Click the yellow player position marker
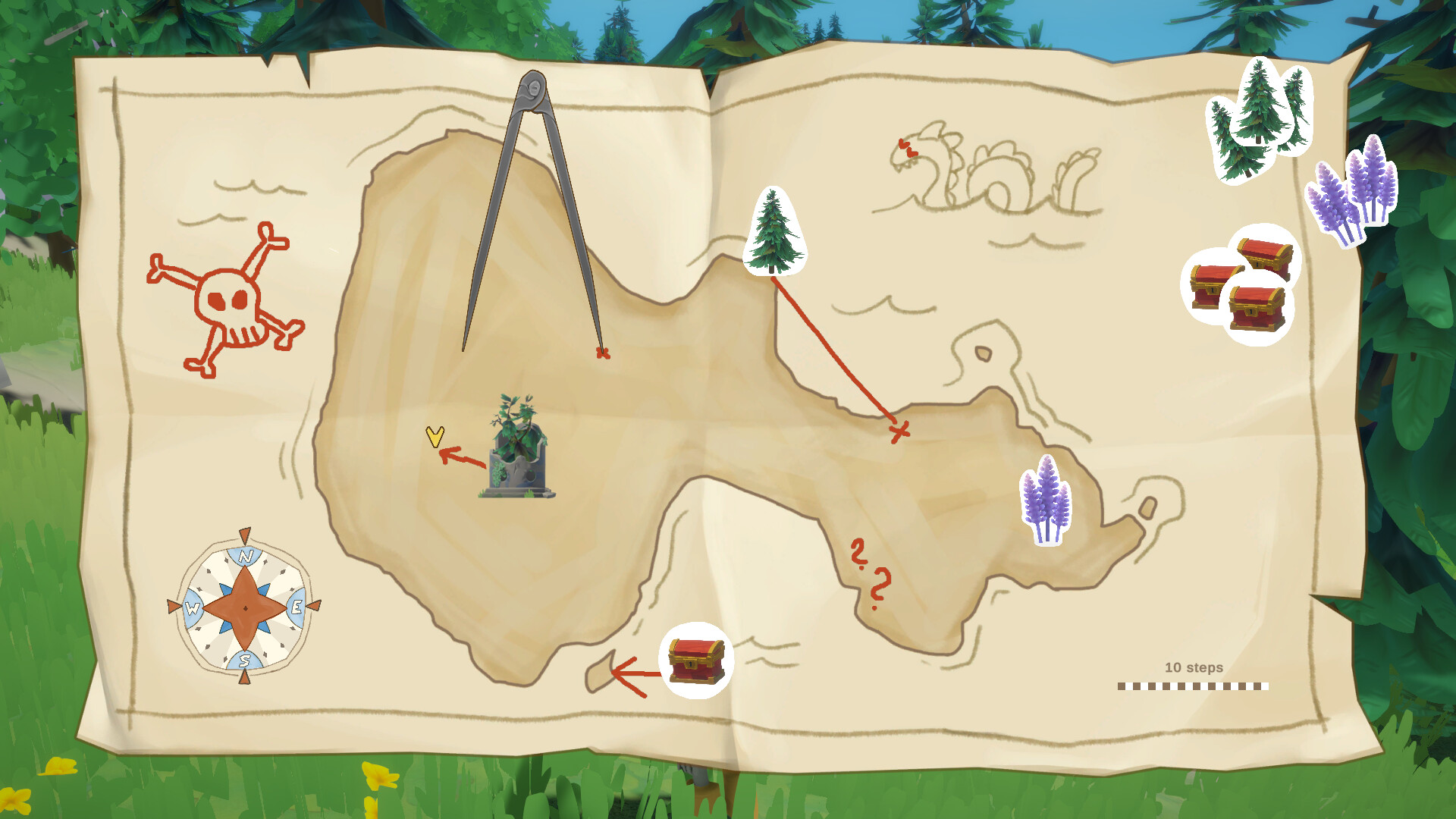The image size is (1456, 819). [x=435, y=436]
